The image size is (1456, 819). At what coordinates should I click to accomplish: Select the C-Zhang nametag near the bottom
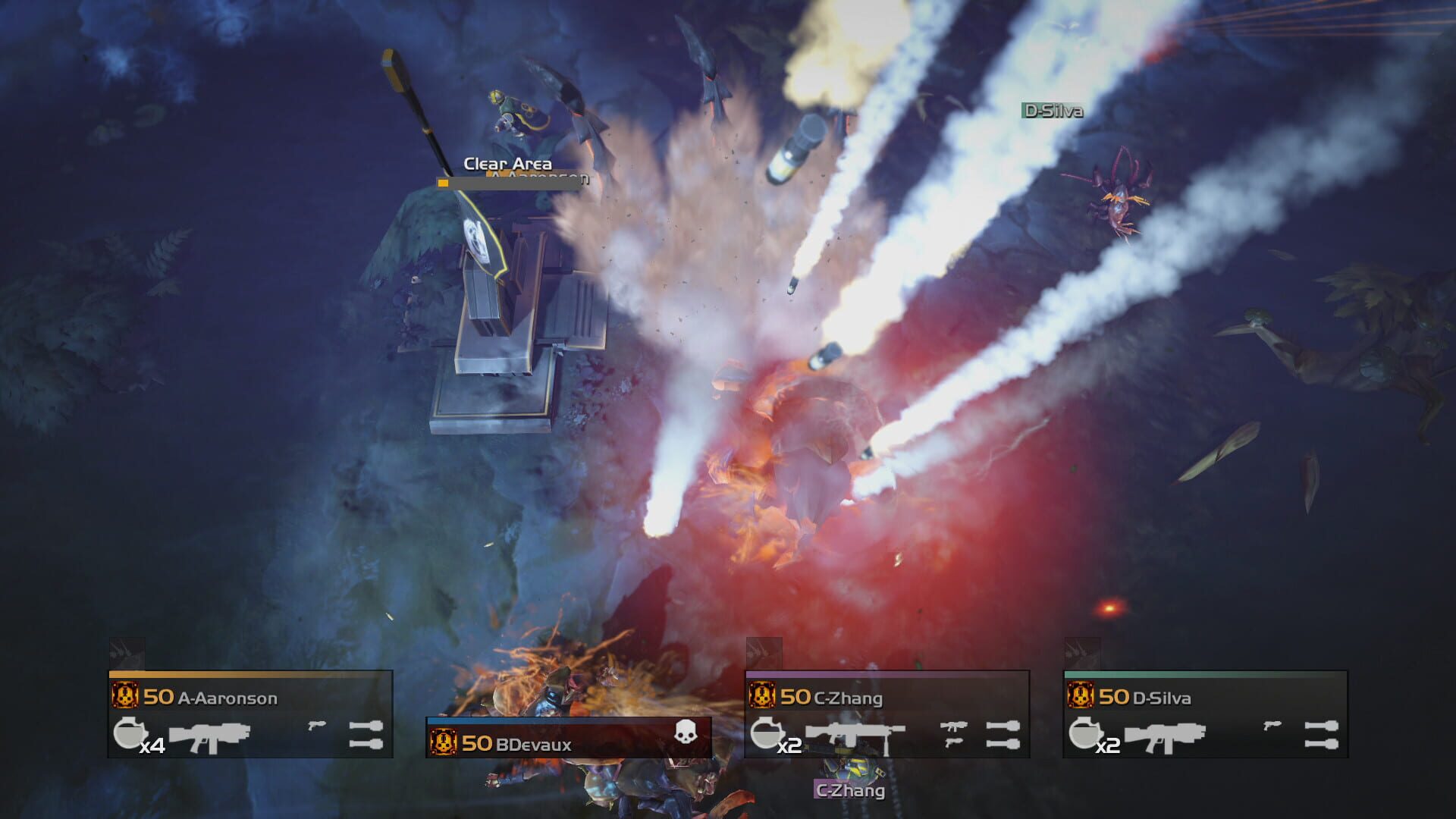pyautogui.click(x=848, y=793)
